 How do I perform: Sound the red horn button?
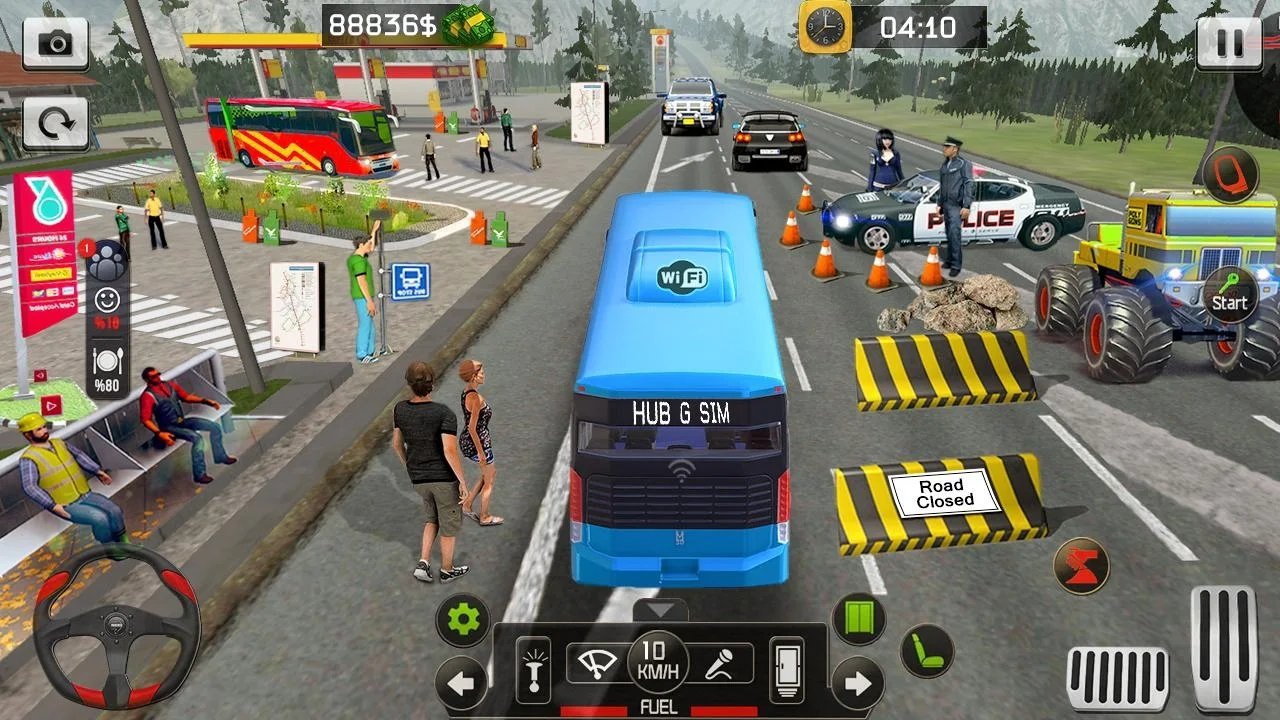tap(1081, 566)
